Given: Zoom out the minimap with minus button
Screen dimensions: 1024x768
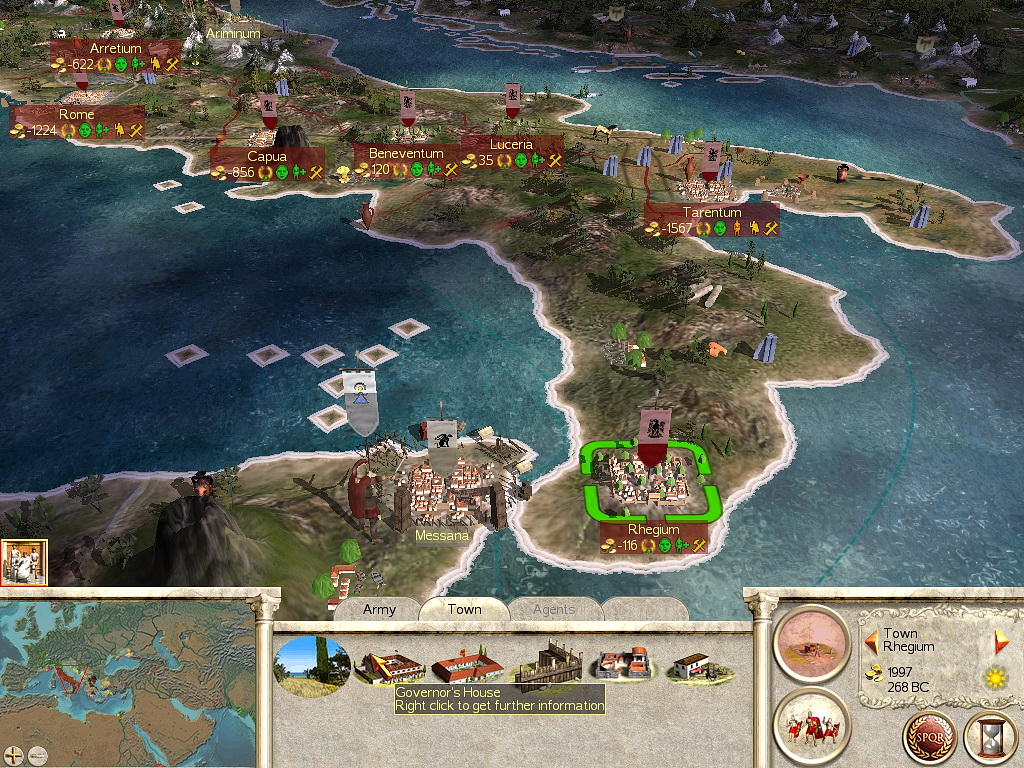Looking at the screenshot, I should [37, 755].
